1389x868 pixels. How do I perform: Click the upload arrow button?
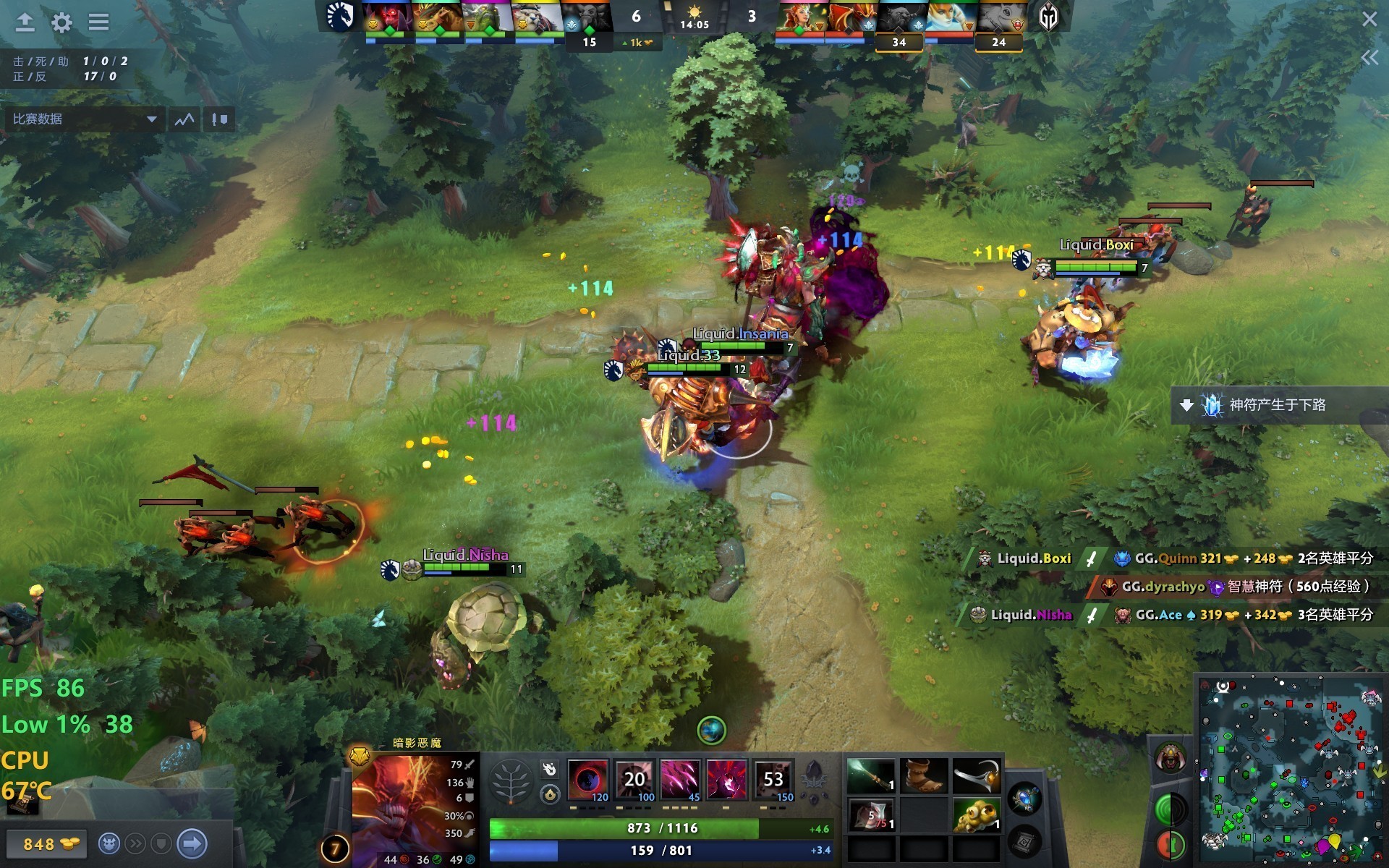click(x=25, y=22)
